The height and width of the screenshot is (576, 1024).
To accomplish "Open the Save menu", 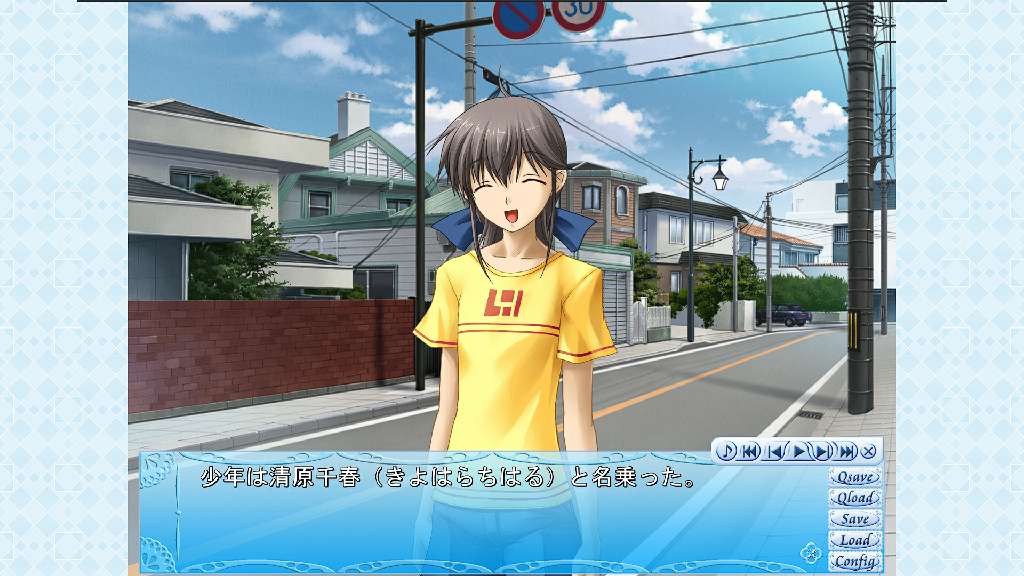I will point(855,519).
